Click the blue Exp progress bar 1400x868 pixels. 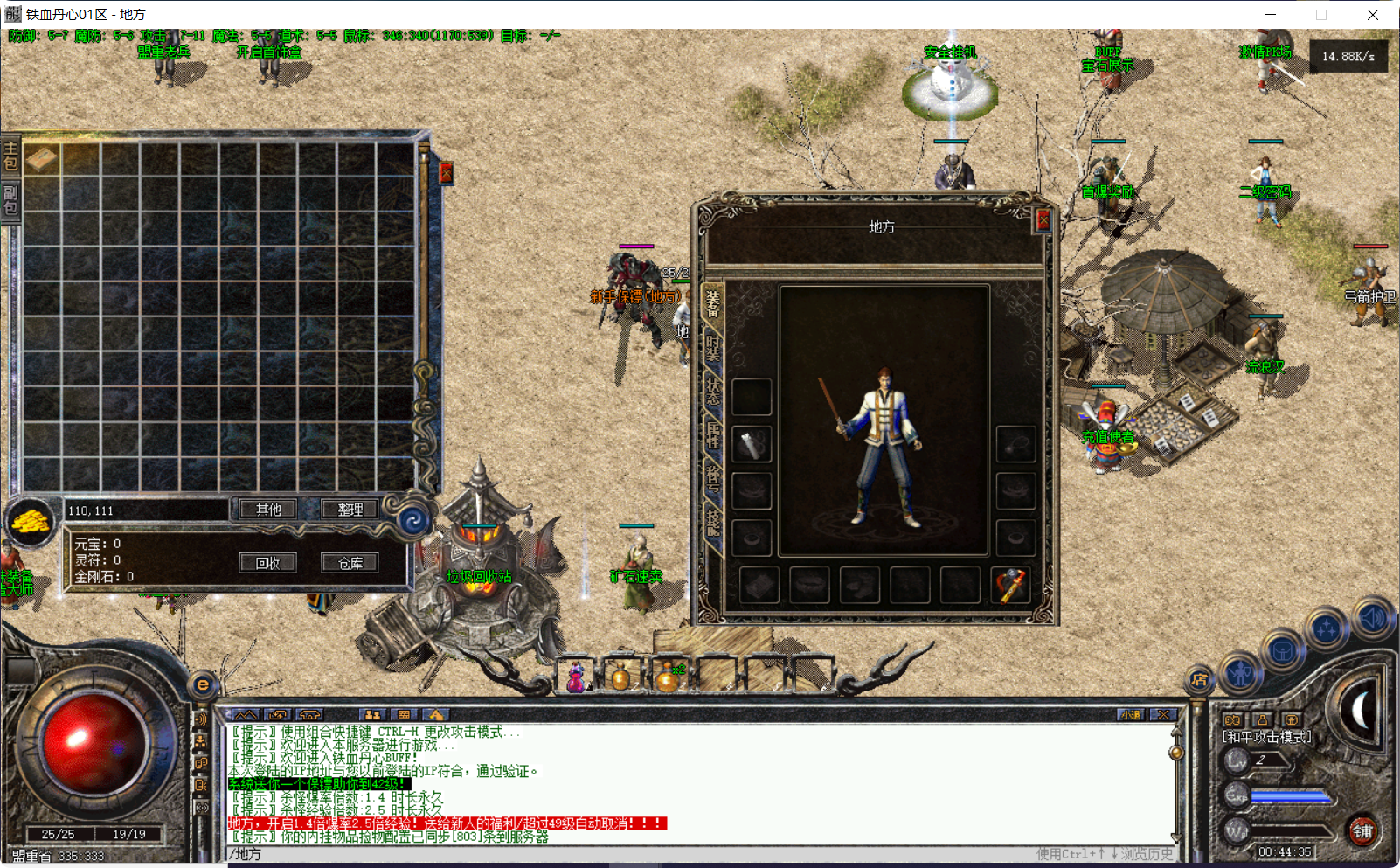[x=1289, y=795]
